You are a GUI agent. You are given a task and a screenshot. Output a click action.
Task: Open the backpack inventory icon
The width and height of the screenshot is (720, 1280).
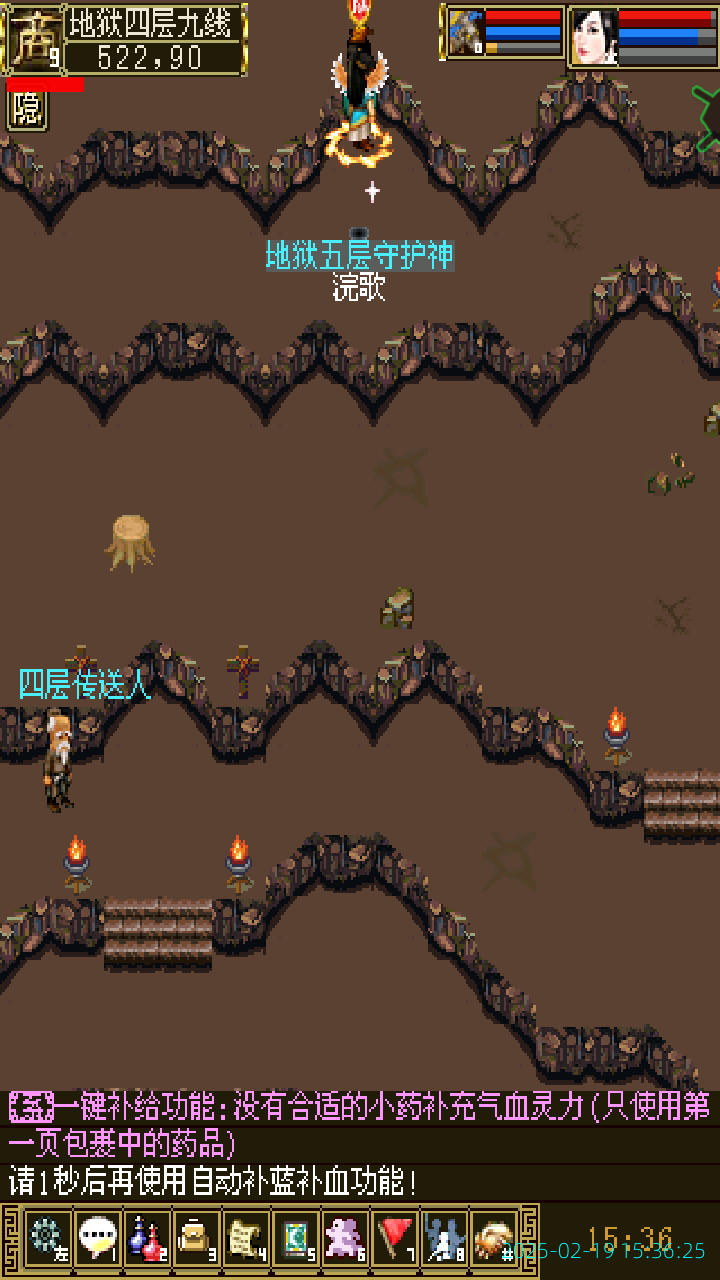click(196, 1239)
